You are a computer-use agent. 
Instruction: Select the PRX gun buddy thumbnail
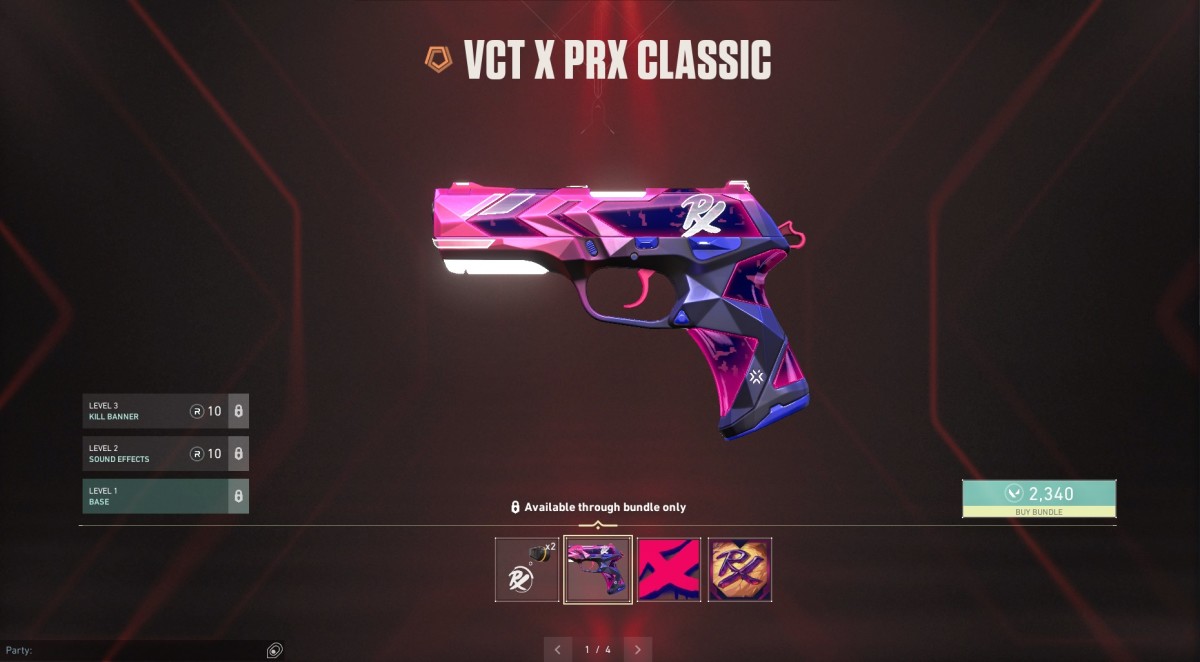(527, 570)
